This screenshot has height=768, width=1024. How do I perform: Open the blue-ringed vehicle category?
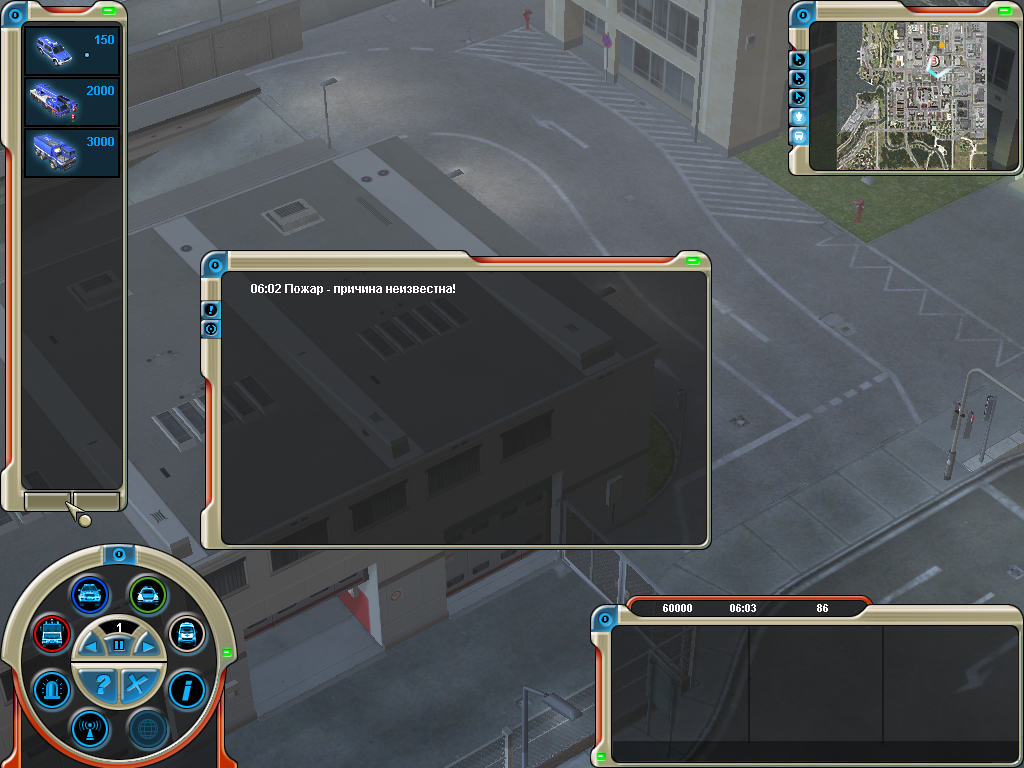[90, 594]
